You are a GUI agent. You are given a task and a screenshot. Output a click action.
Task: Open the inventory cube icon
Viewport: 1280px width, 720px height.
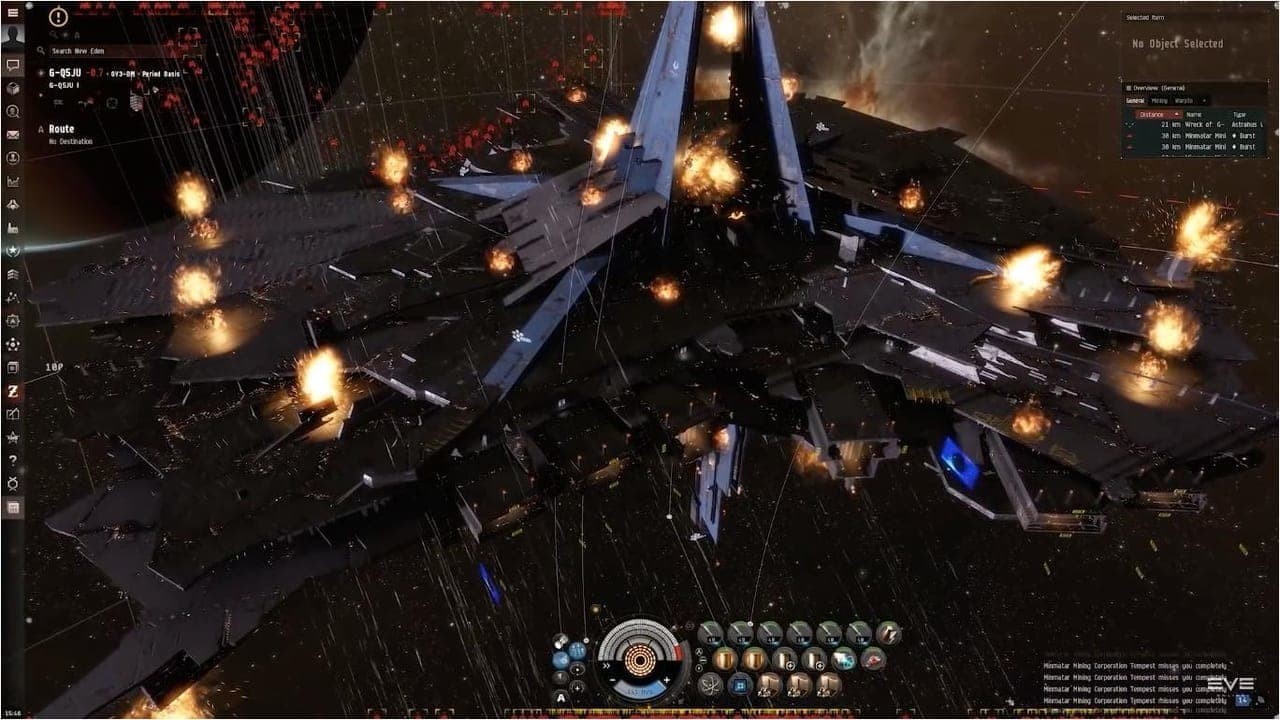point(13,88)
